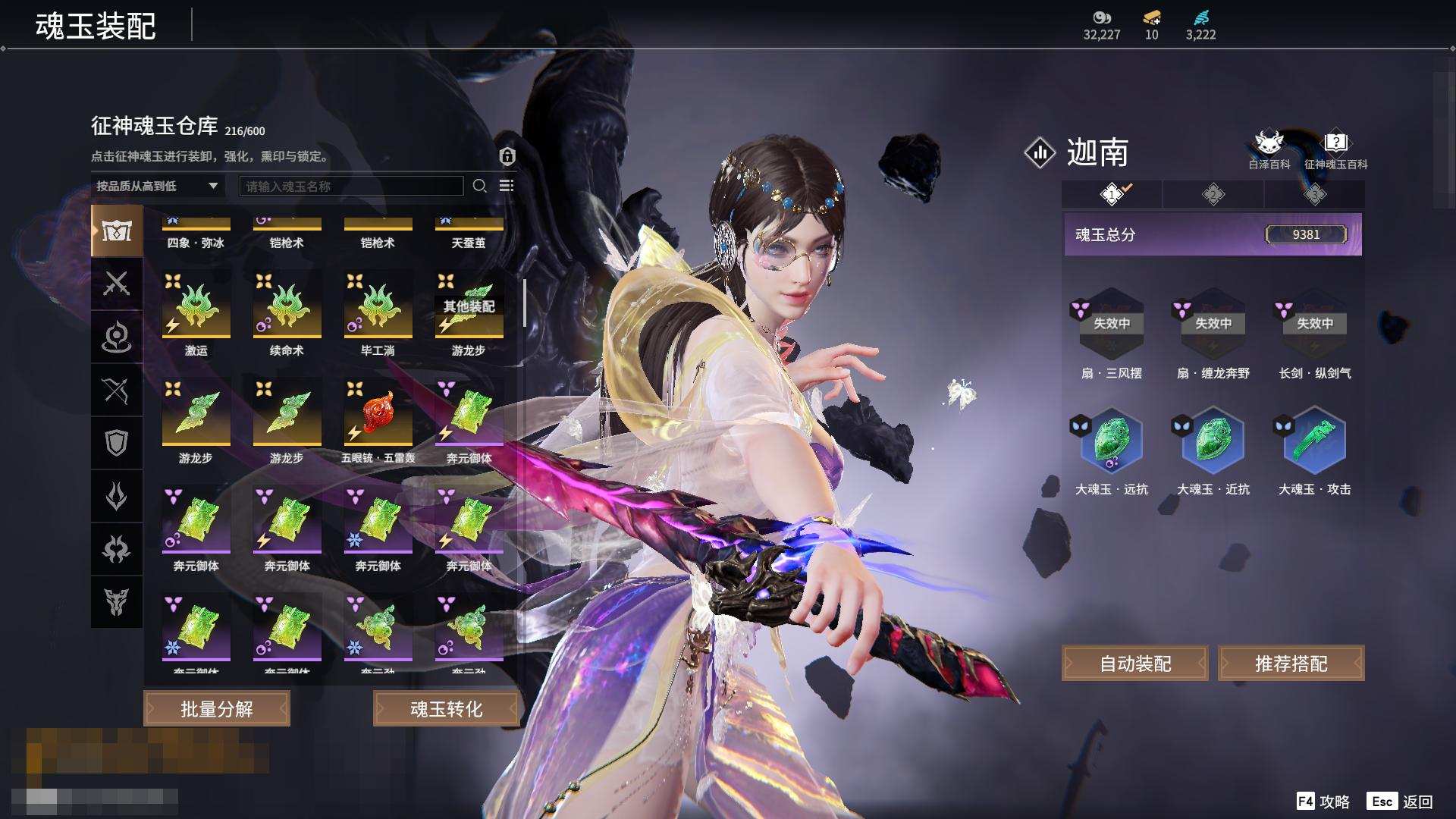Click the magnifying glass search icon

point(479,186)
